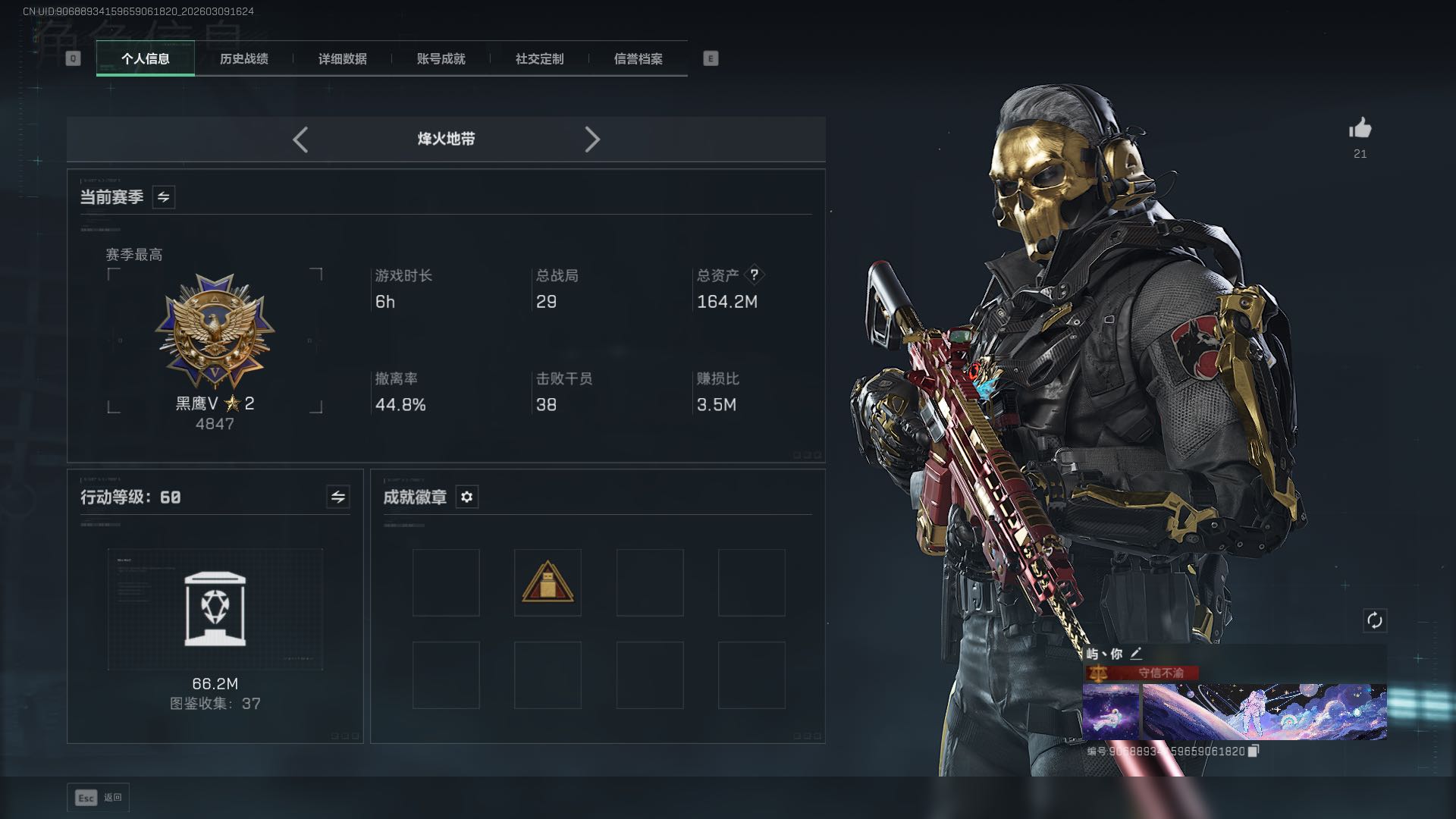Switch to the 个人信息 tab
1456x819 pixels.
(x=146, y=58)
